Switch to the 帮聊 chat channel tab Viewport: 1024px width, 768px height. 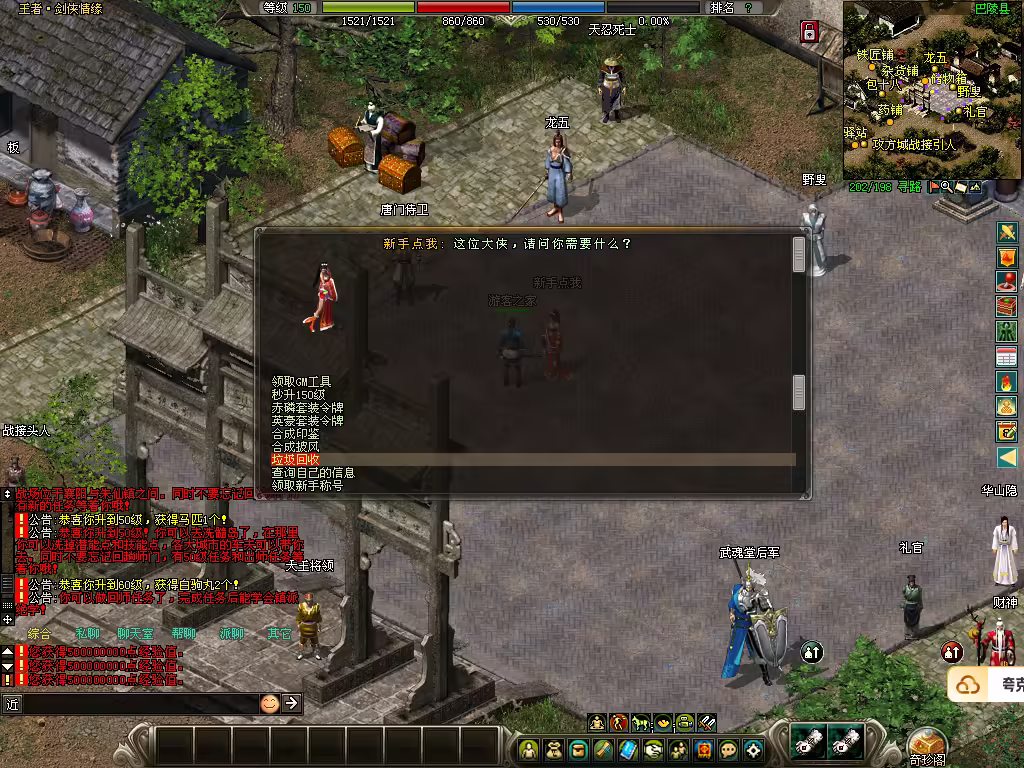(183, 634)
